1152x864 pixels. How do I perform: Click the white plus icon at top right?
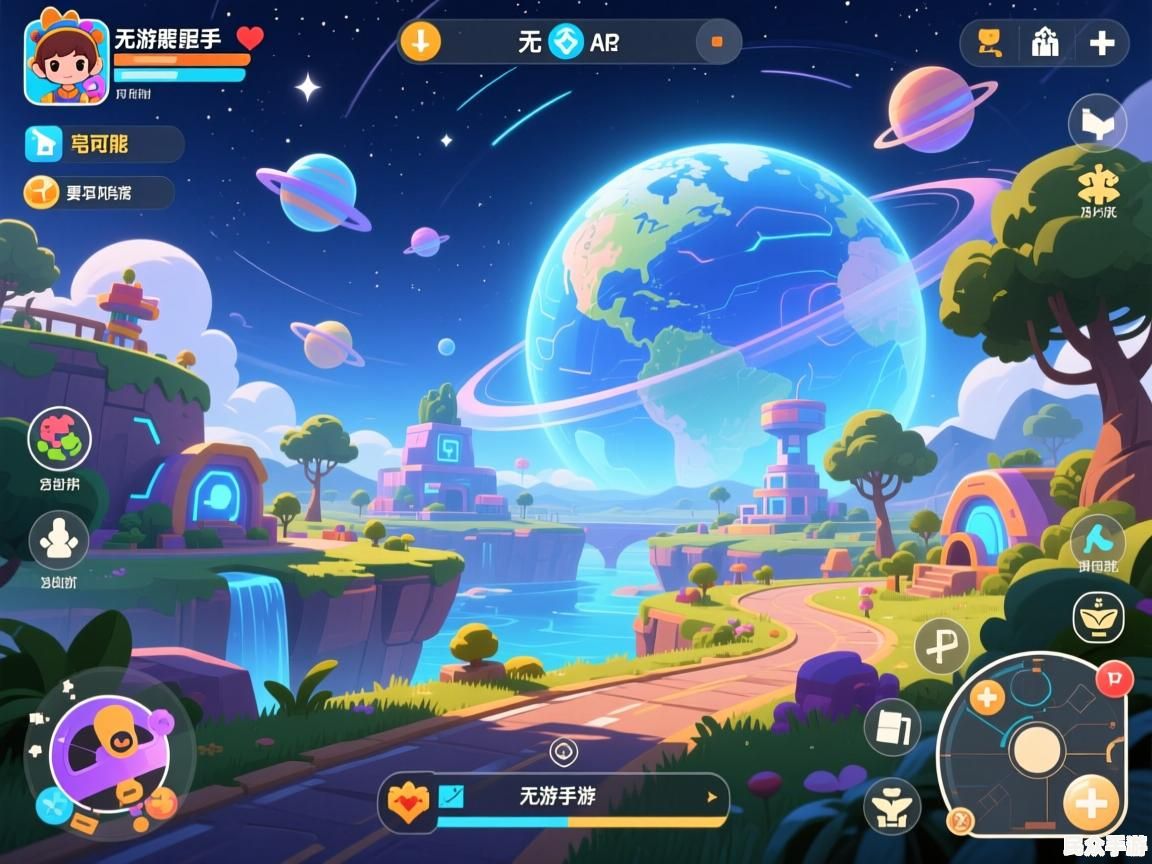1102,42
